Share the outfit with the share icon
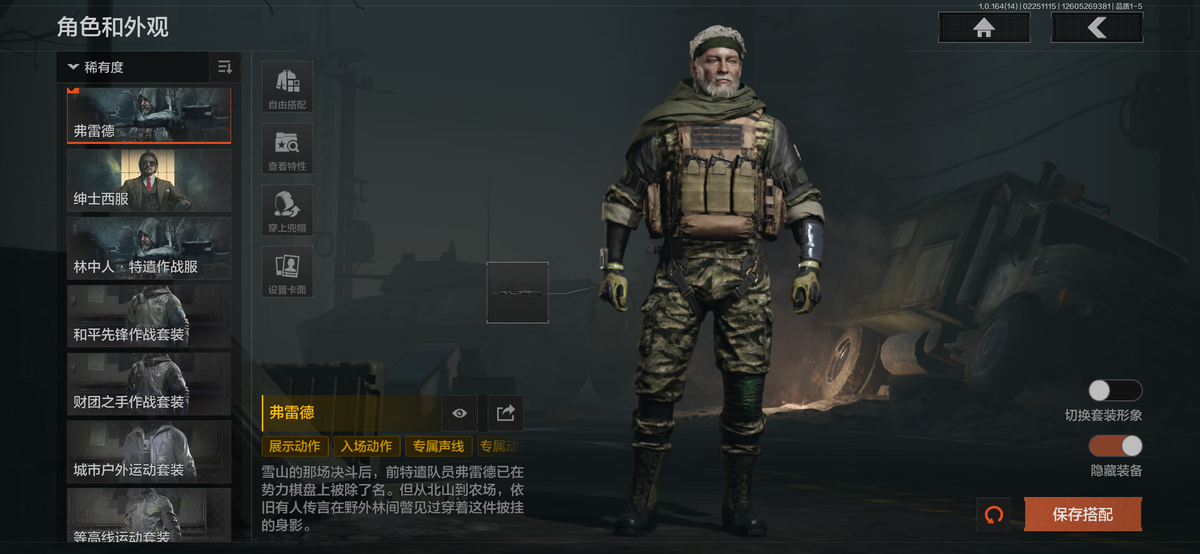 point(505,412)
